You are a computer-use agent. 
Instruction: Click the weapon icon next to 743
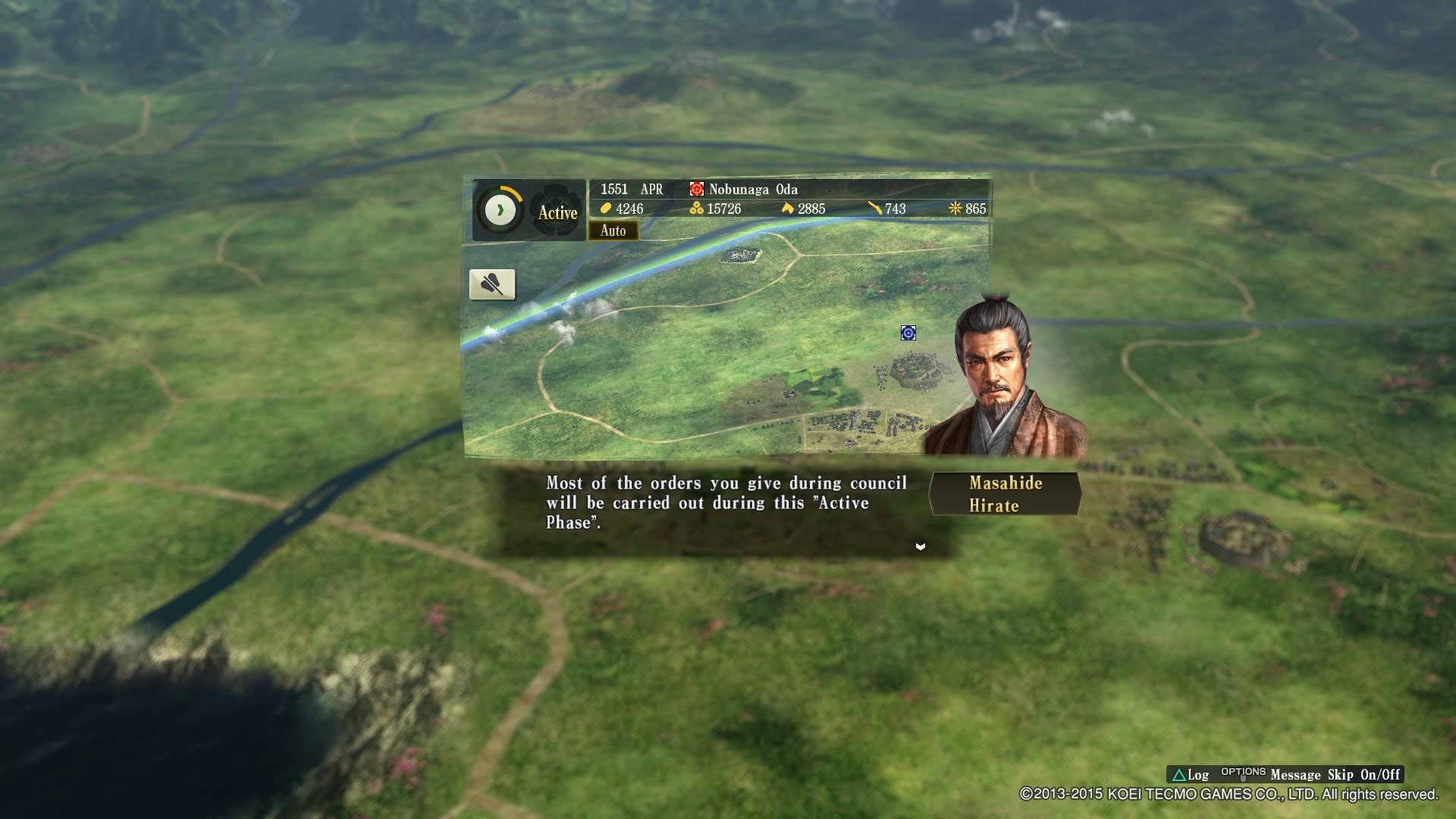click(874, 209)
